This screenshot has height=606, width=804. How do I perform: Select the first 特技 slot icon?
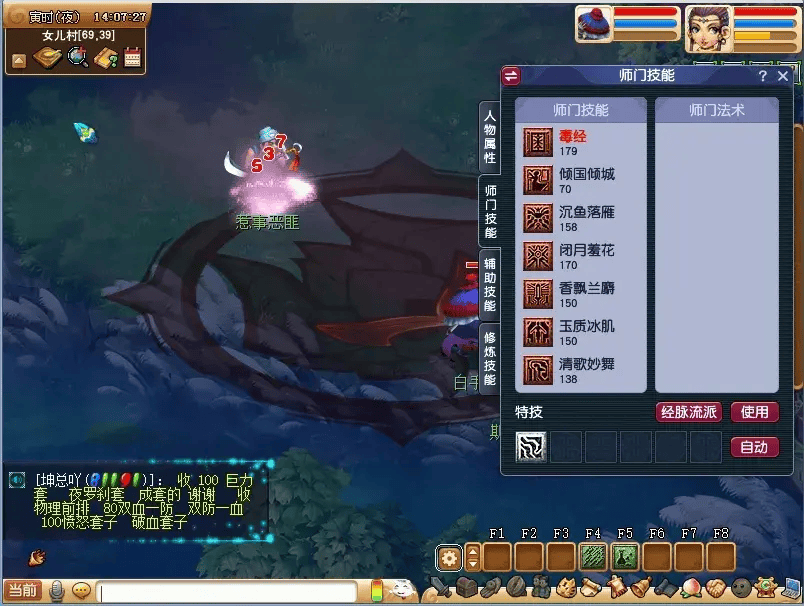(x=531, y=447)
